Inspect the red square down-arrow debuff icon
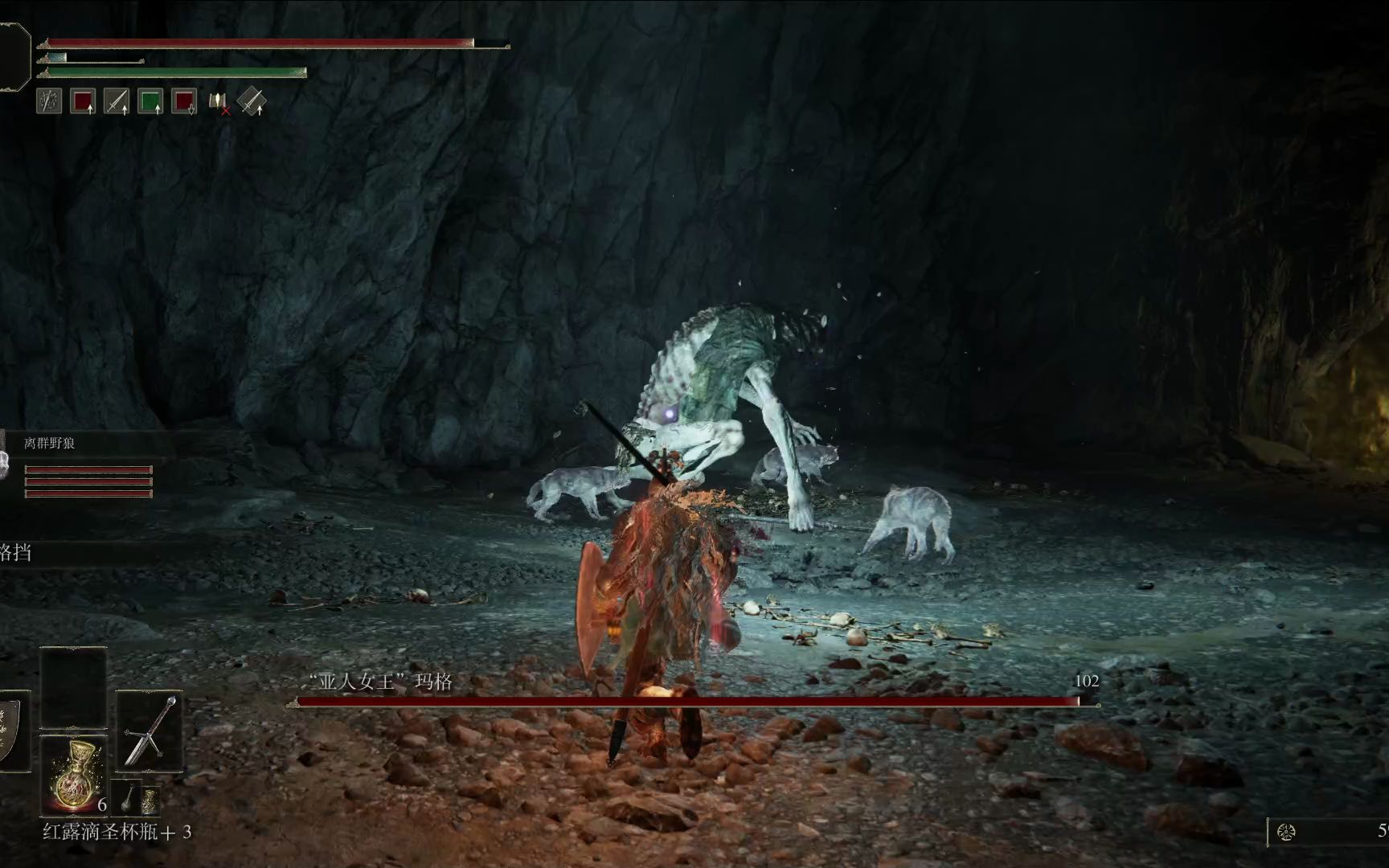Viewport: 1389px width, 868px height. (184, 101)
